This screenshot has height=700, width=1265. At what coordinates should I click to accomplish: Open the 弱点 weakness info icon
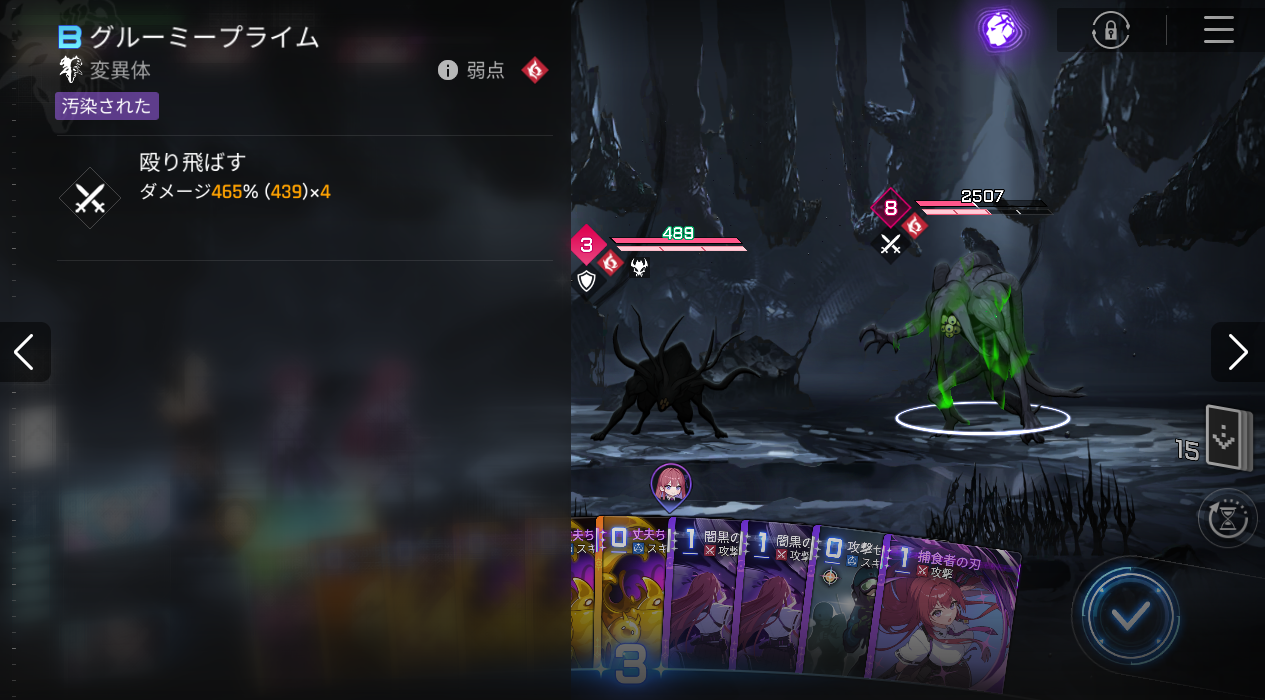[x=448, y=70]
